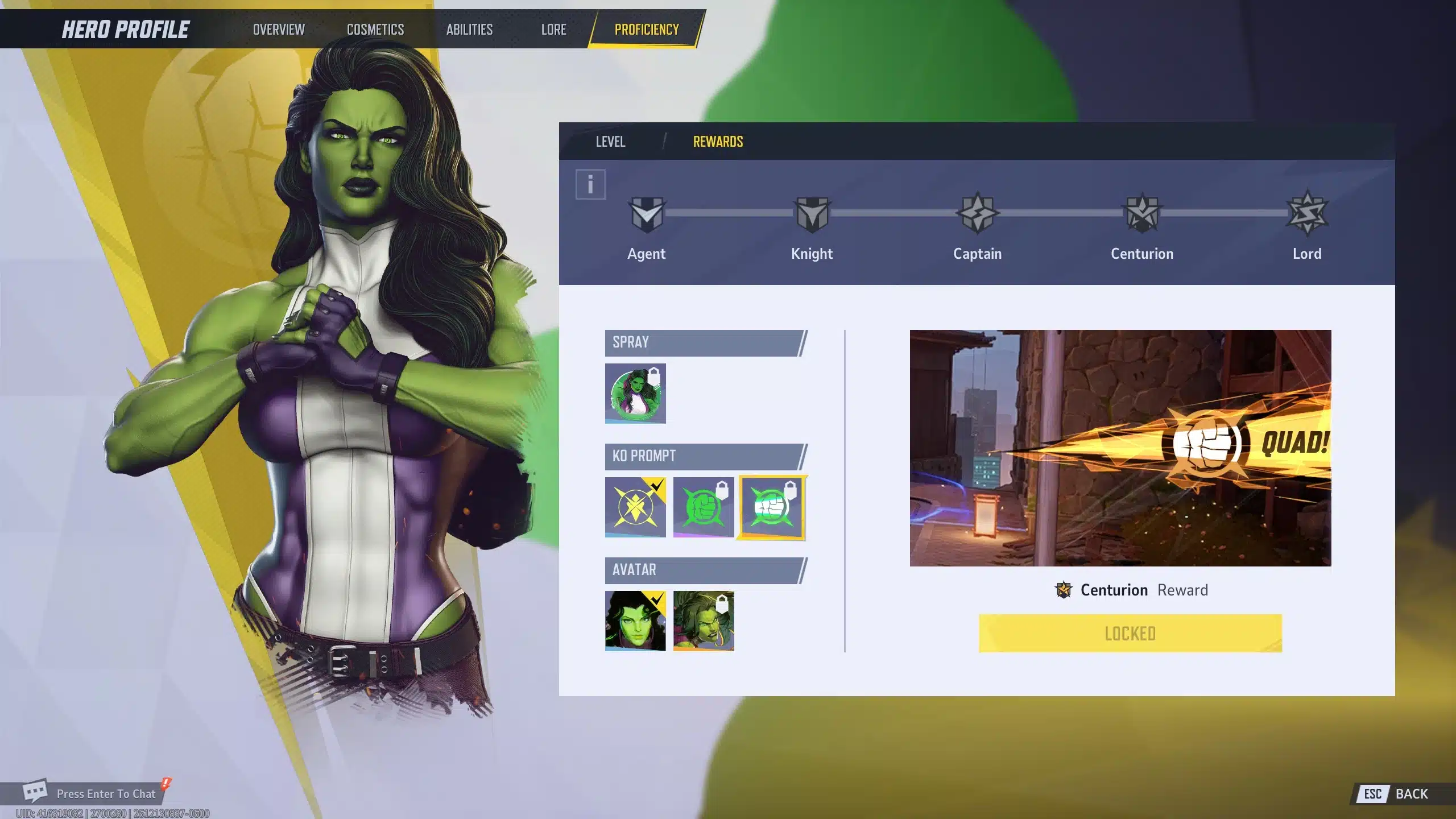This screenshot has height=819, width=1456.
Task: Select the Lord rank badge
Action: (1307, 214)
